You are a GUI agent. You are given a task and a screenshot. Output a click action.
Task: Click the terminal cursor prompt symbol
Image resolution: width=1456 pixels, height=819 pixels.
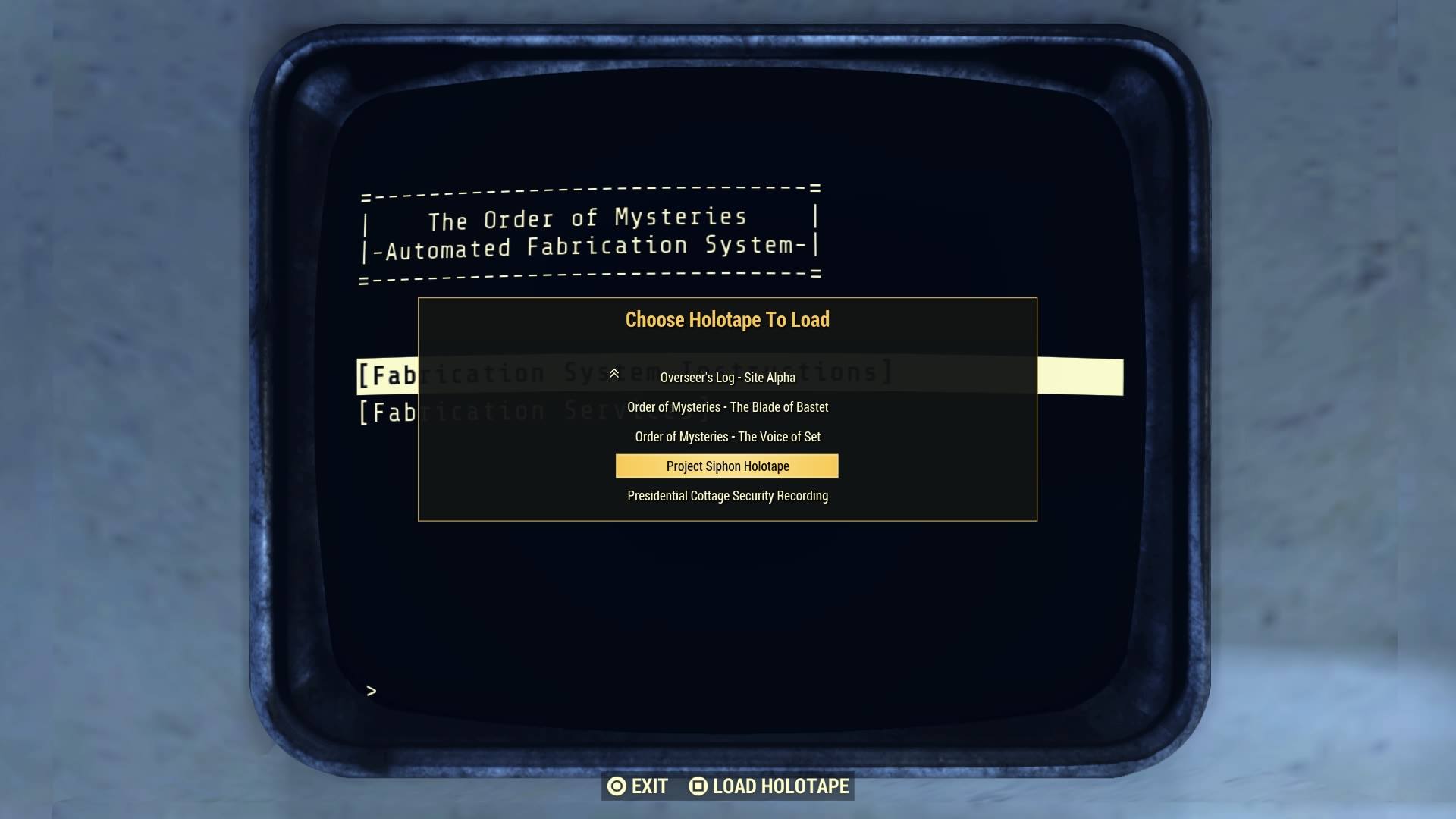pyautogui.click(x=371, y=690)
